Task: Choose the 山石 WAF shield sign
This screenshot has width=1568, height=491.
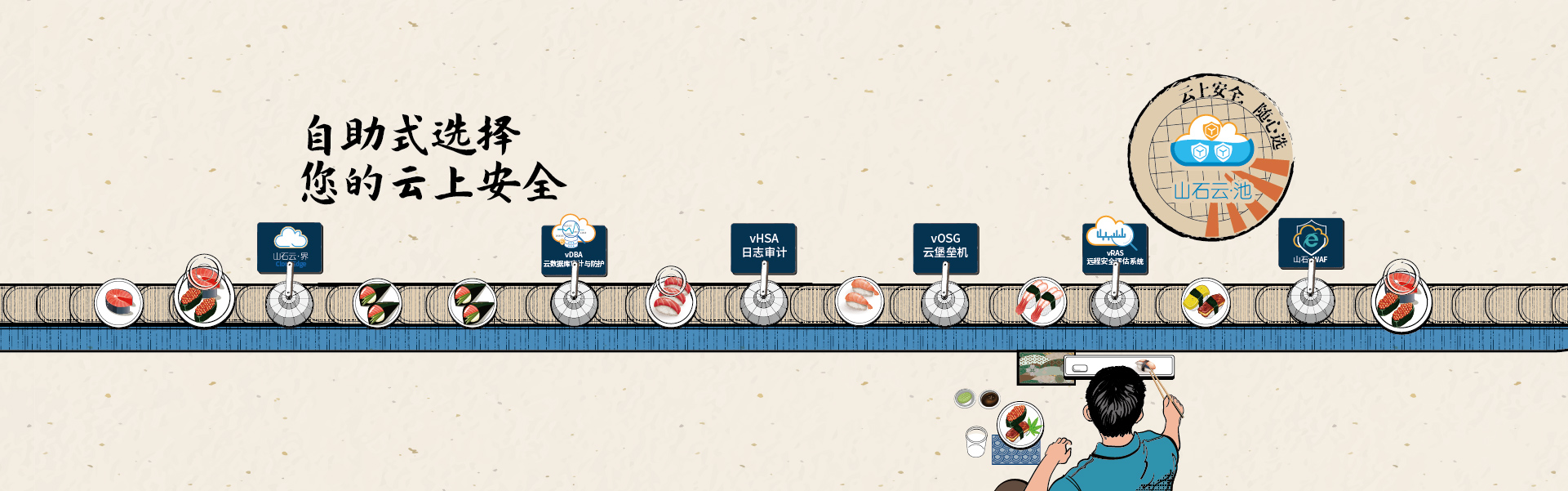Action: coord(1311,243)
